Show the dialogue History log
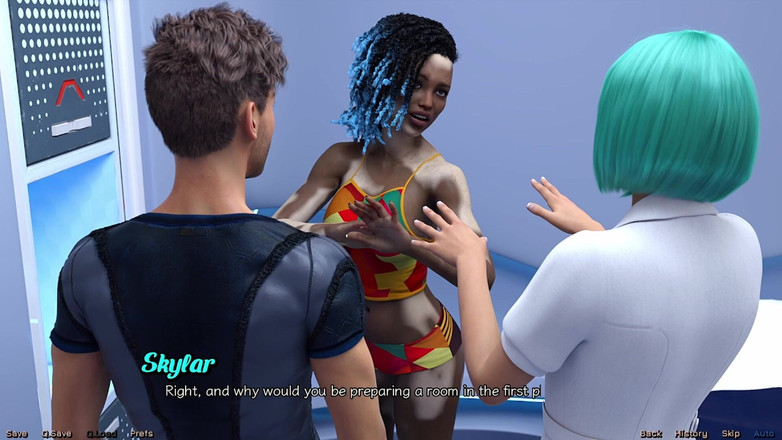 [691, 433]
